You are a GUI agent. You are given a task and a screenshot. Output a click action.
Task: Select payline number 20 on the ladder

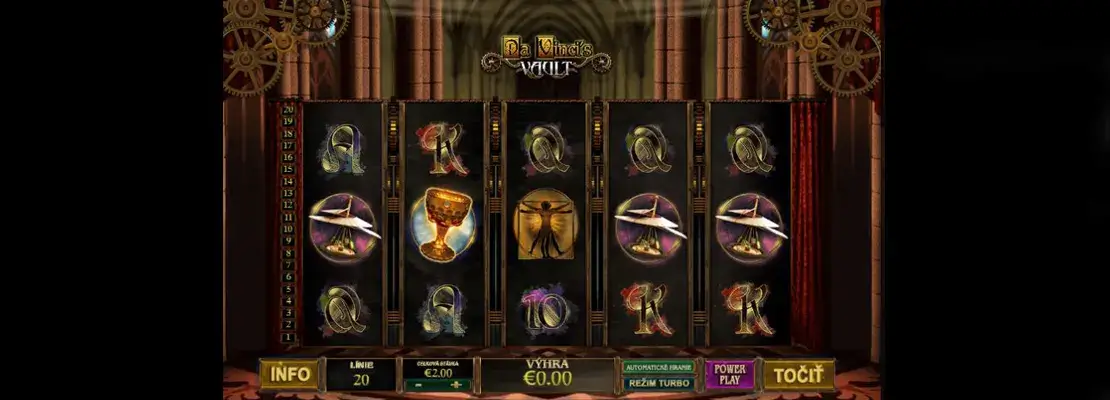click(288, 109)
